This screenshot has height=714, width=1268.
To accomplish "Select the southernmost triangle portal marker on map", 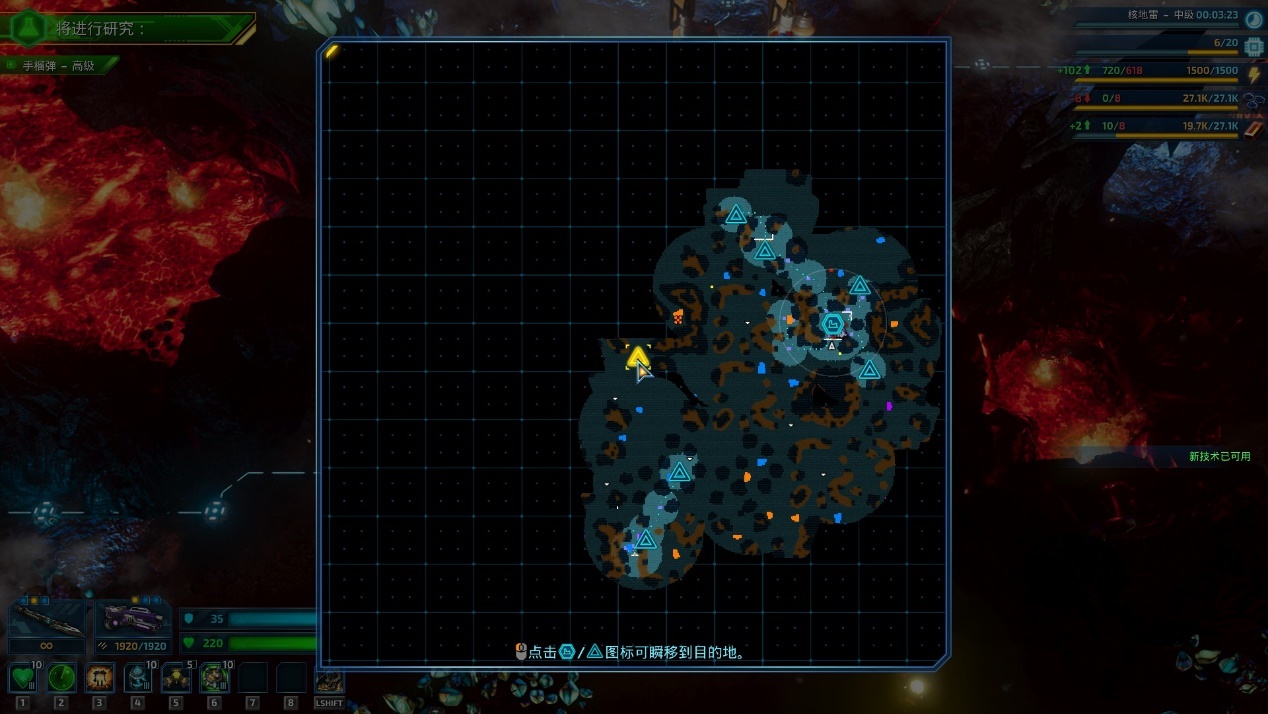I will pyautogui.click(x=646, y=540).
